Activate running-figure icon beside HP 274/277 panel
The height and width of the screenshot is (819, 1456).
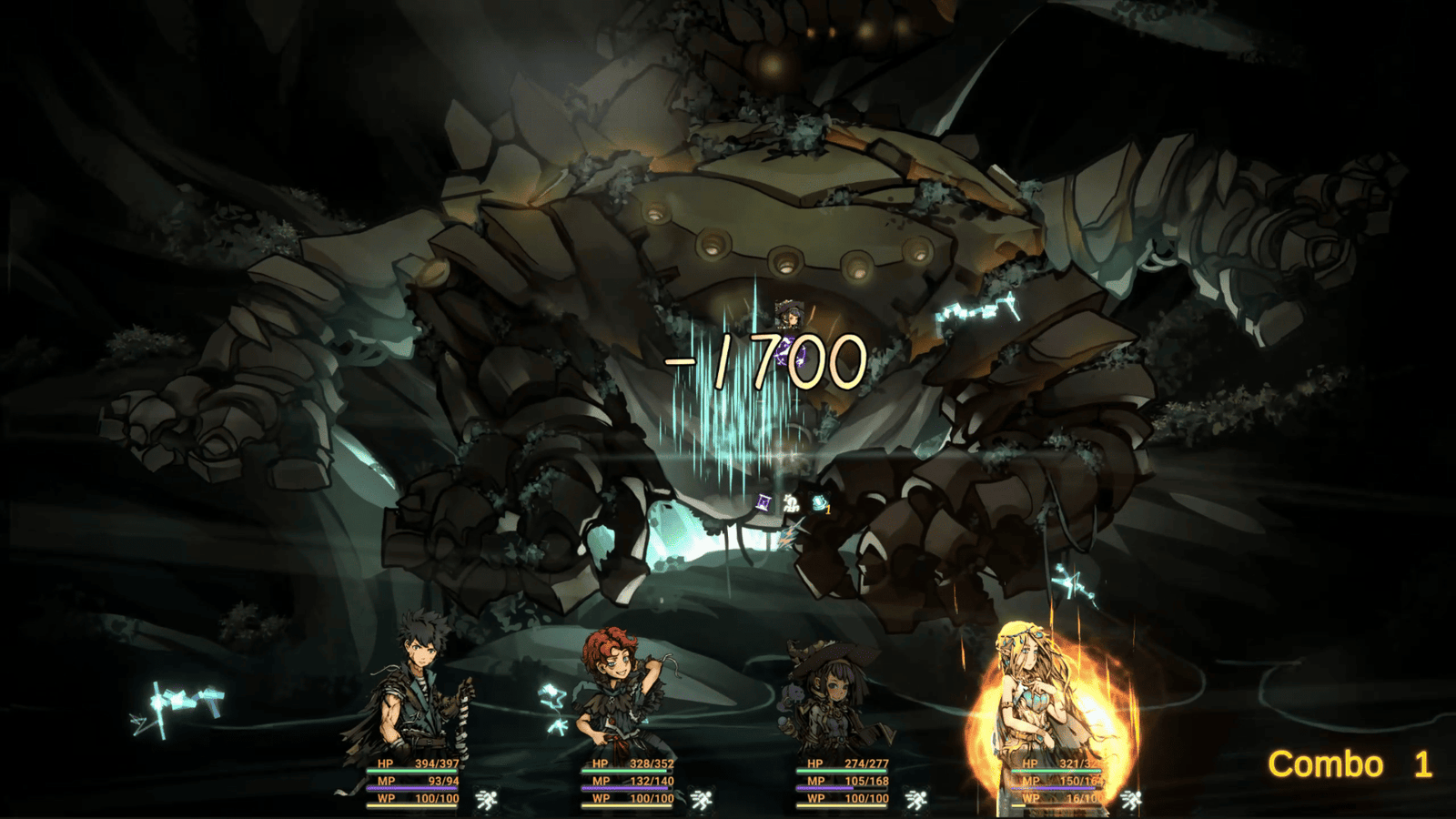click(x=916, y=800)
